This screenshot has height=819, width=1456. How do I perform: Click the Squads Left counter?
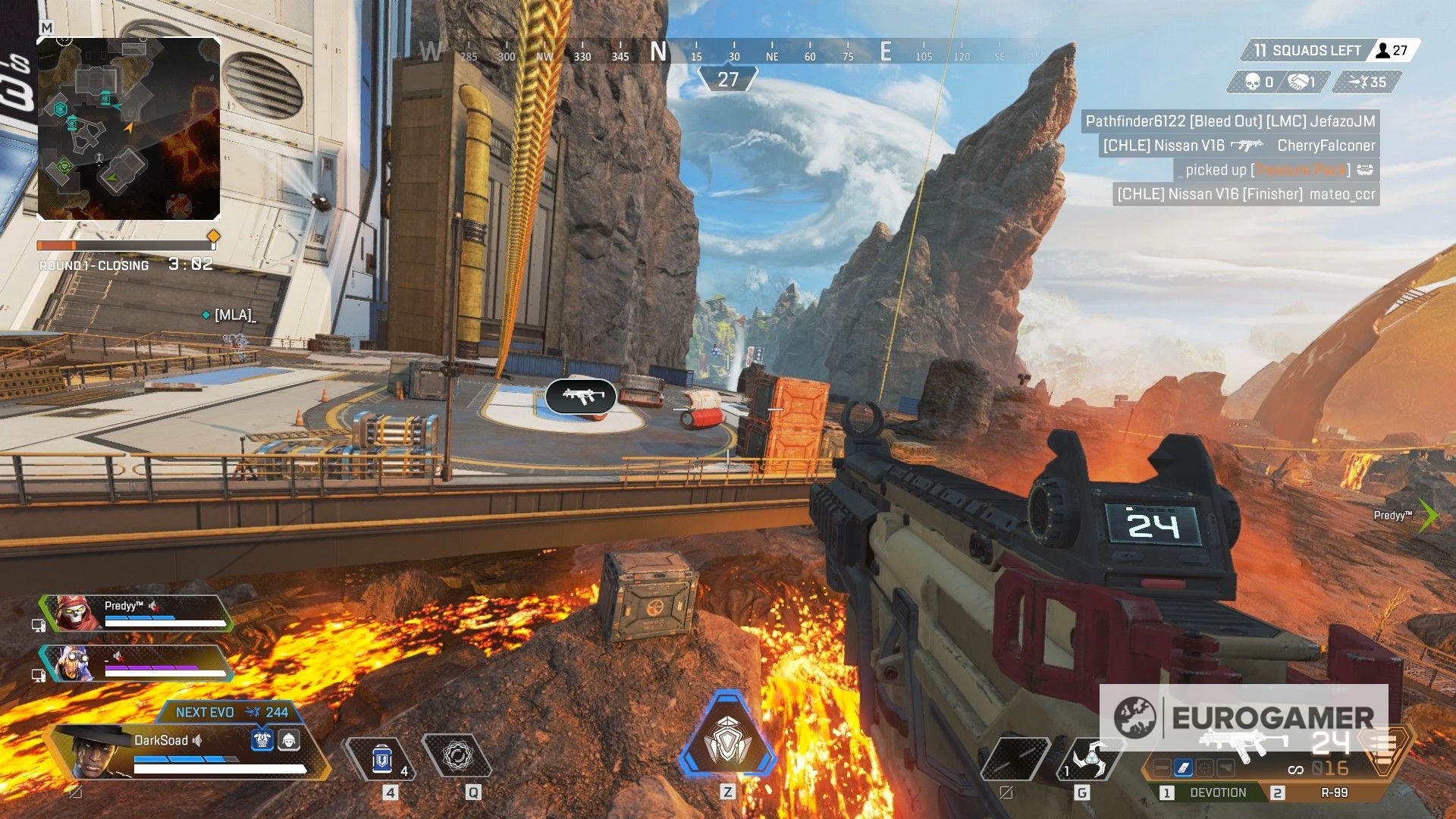[1309, 51]
